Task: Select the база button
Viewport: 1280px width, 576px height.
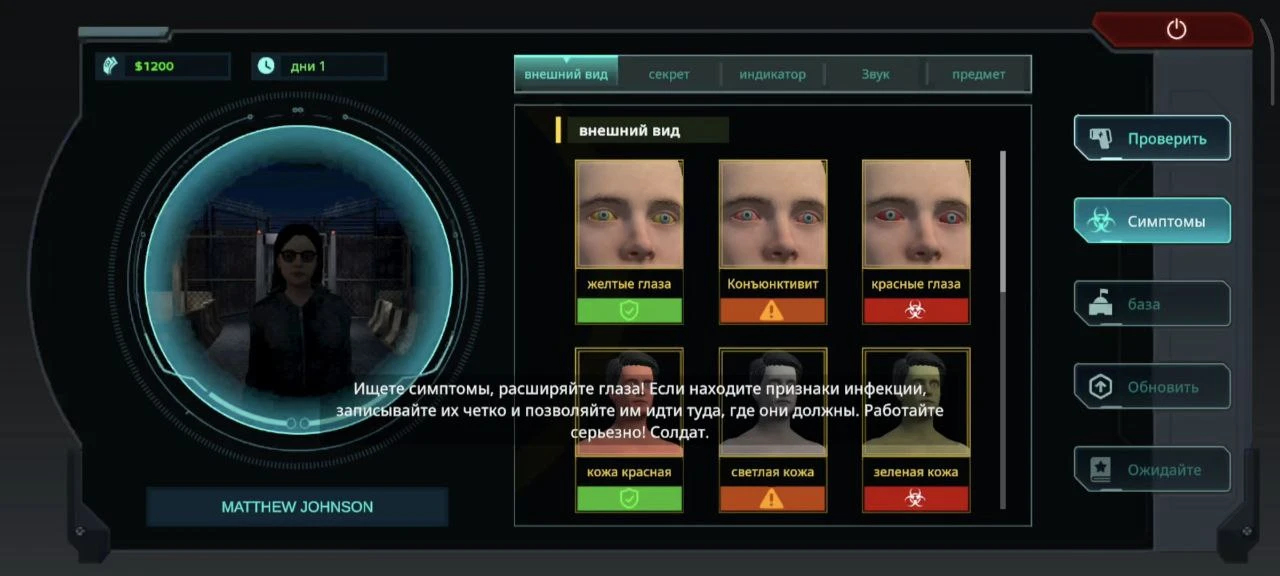Action: click(1152, 304)
